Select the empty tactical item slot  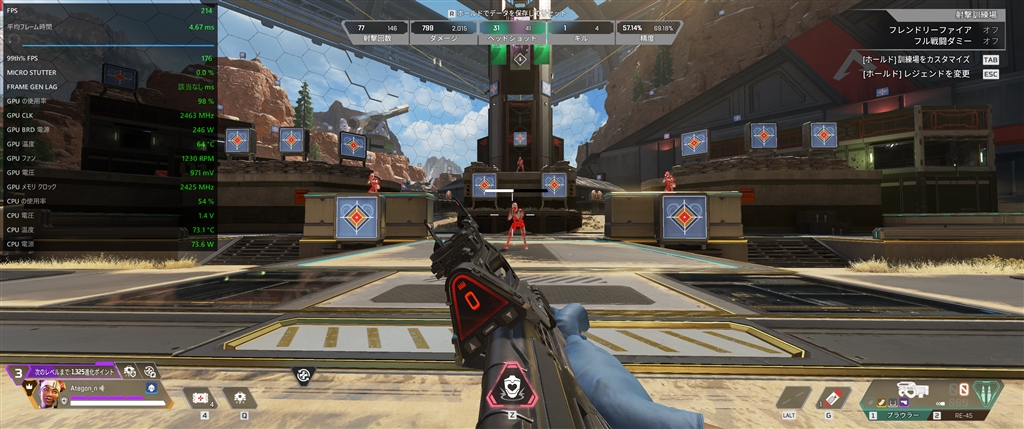click(x=794, y=397)
